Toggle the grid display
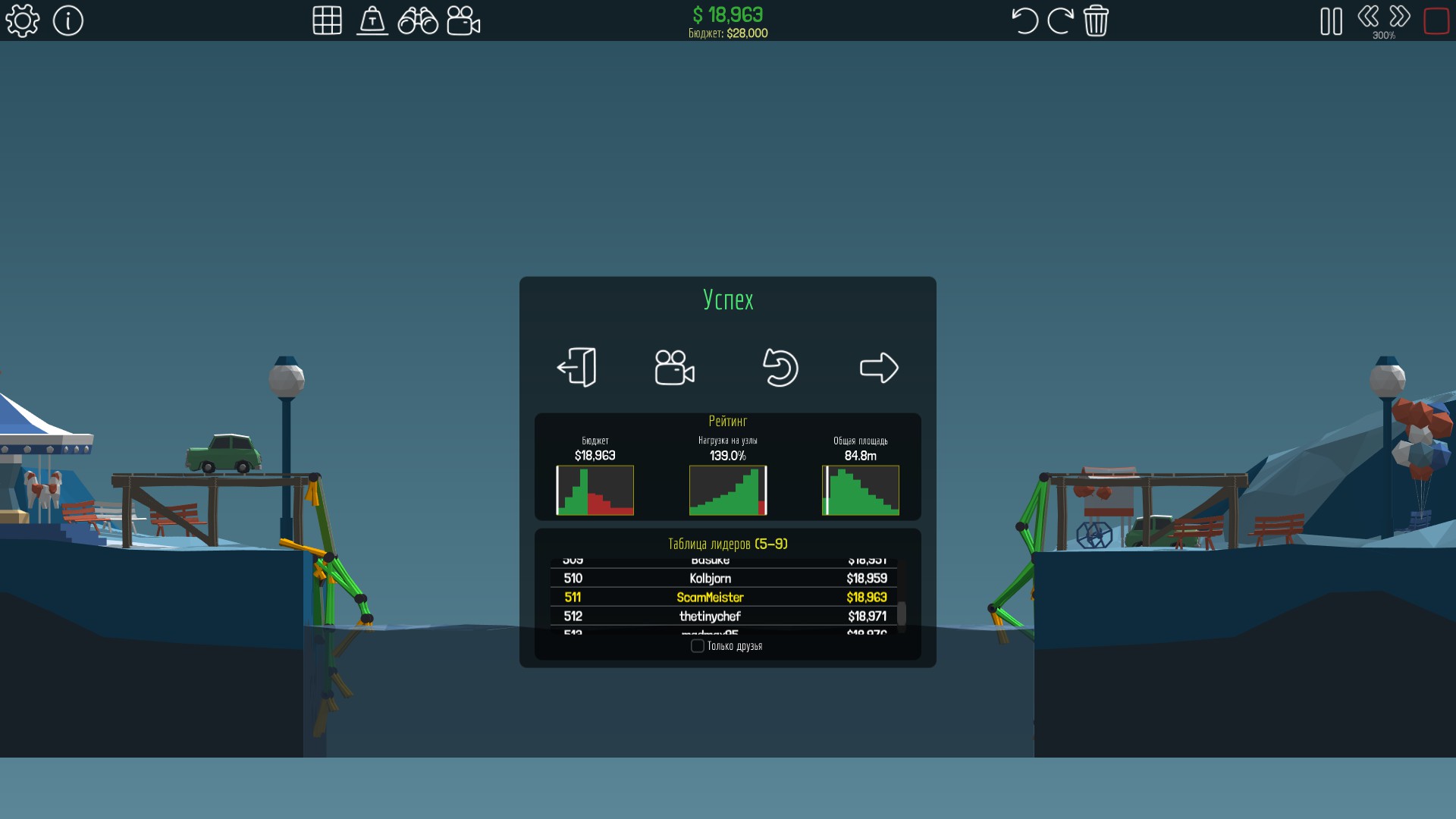1456x819 pixels. point(327,20)
